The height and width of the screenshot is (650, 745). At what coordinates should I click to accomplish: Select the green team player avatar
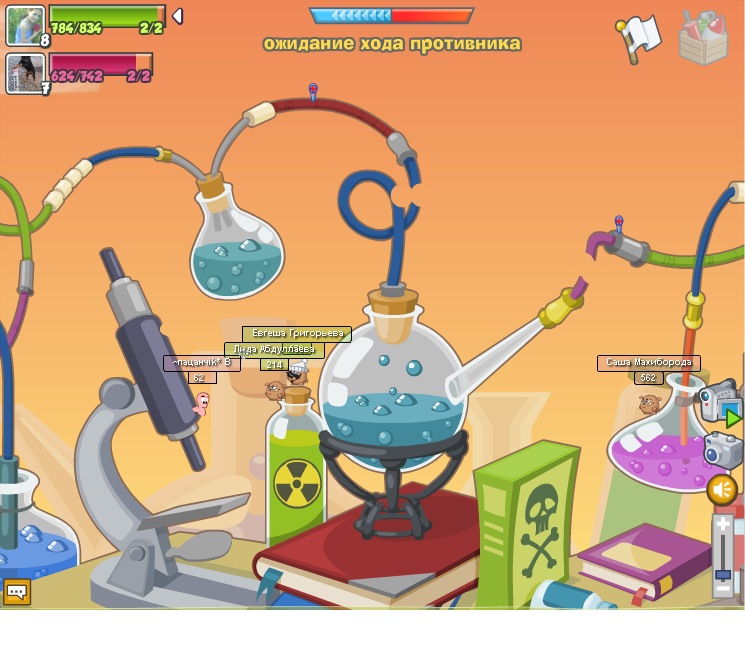point(25,26)
